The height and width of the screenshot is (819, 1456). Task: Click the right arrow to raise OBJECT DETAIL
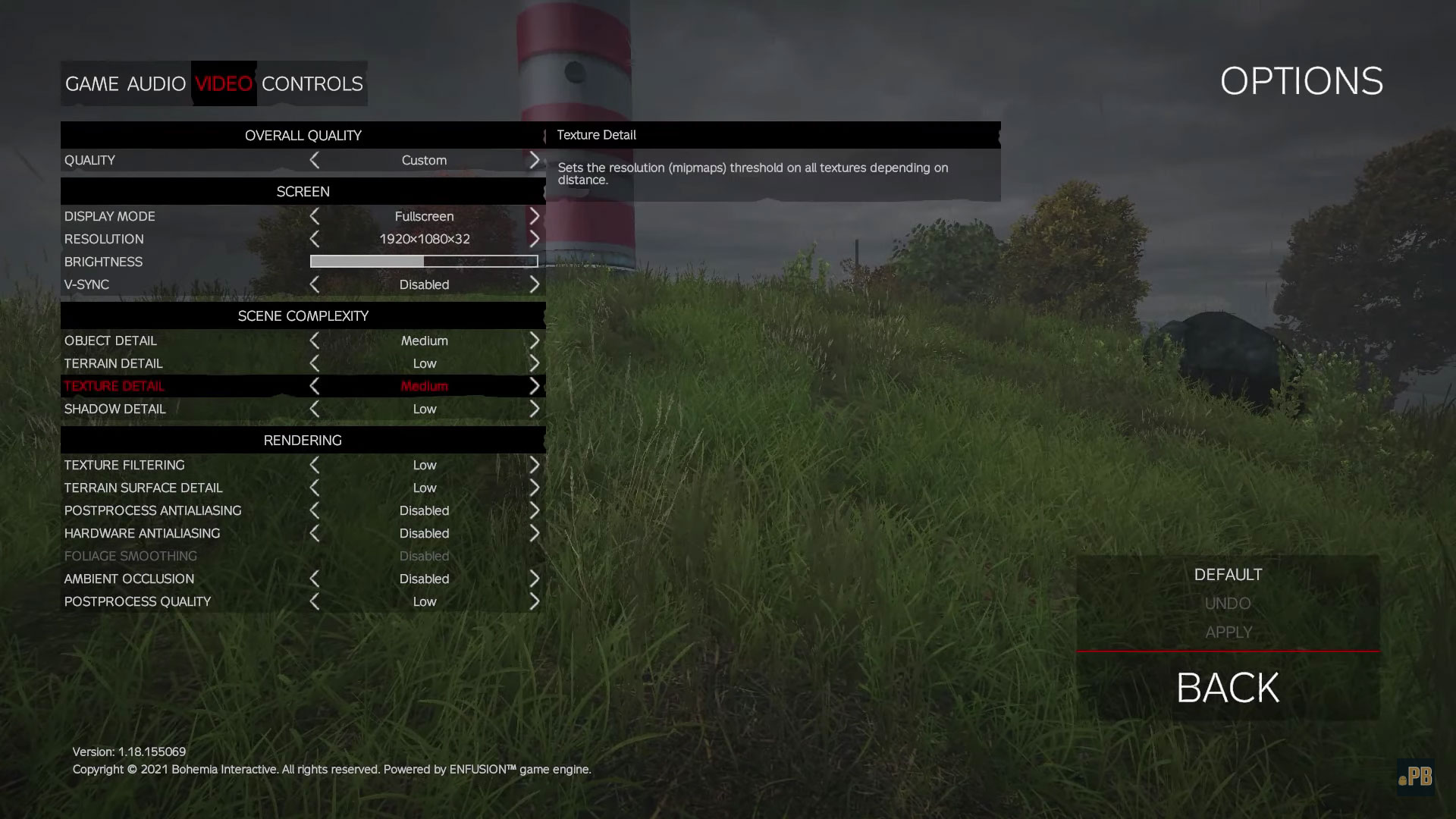click(535, 340)
